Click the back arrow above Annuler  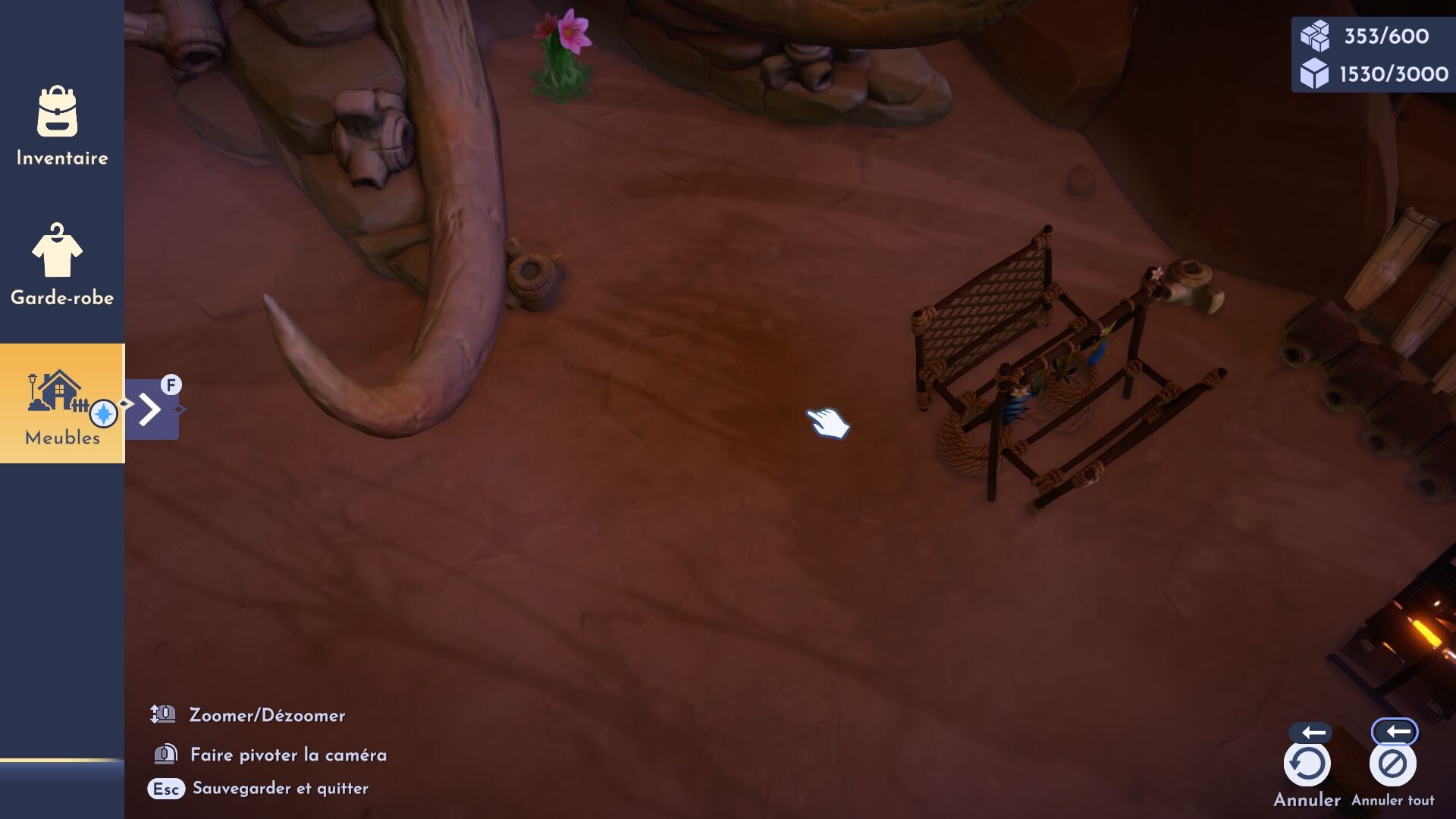[1311, 731]
